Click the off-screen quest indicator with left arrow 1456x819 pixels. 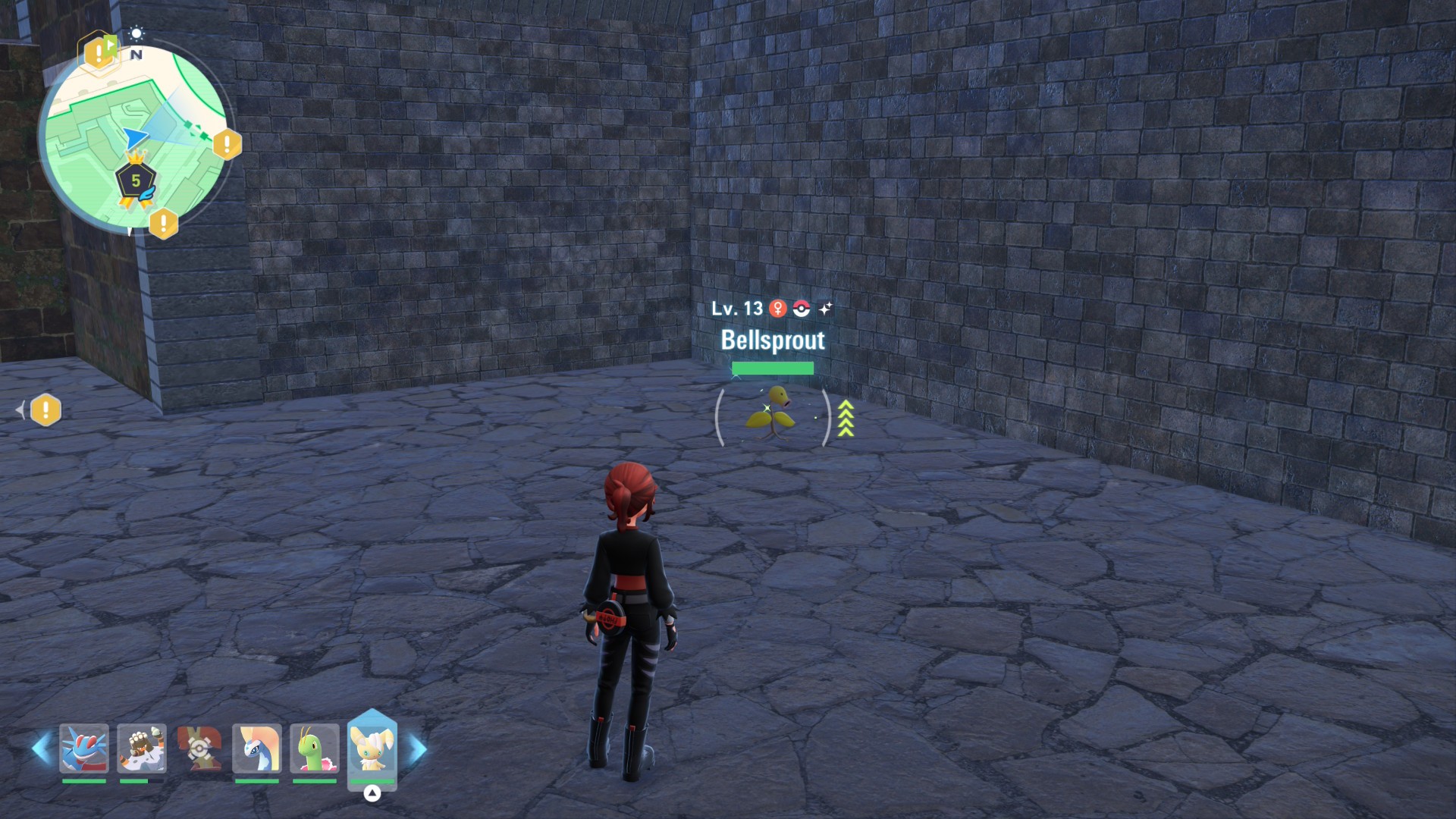point(45,410)
